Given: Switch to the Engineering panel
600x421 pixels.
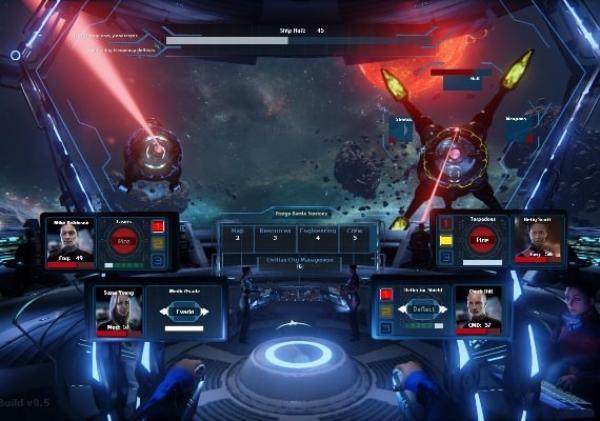Looking at the screenshot, I should pyautogui.click(x=317, y=235).
